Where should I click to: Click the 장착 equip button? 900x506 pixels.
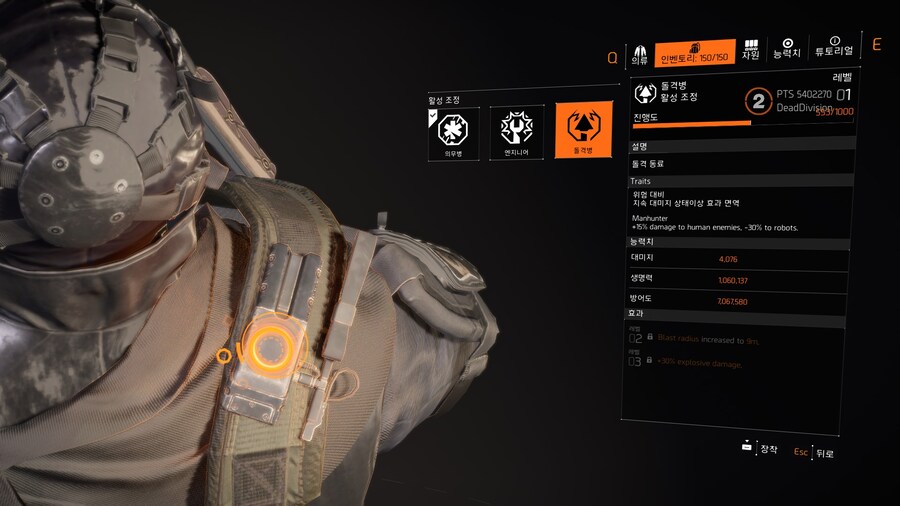click(760, 449)
